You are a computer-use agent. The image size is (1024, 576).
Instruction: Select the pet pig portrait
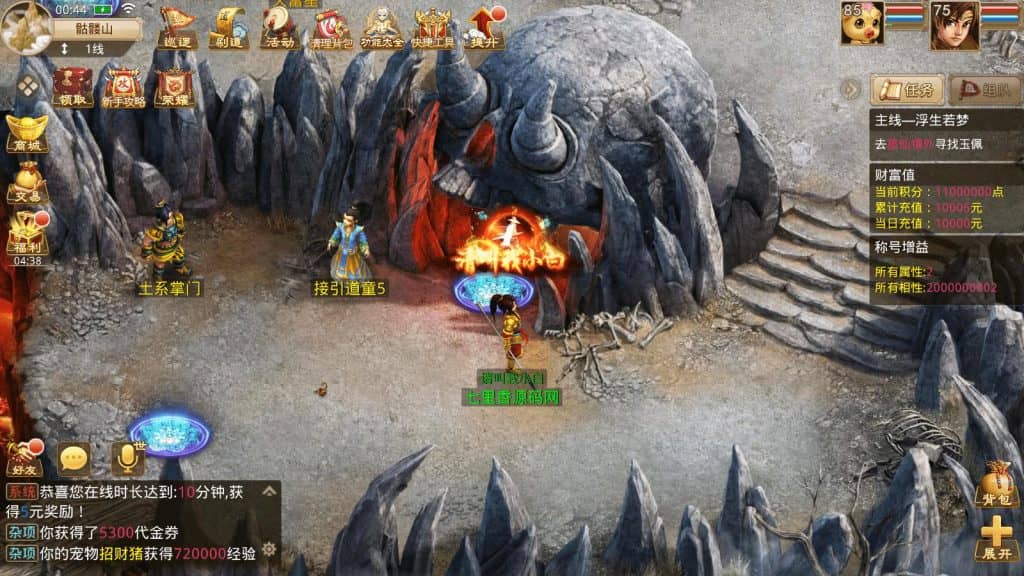[862, 24]
